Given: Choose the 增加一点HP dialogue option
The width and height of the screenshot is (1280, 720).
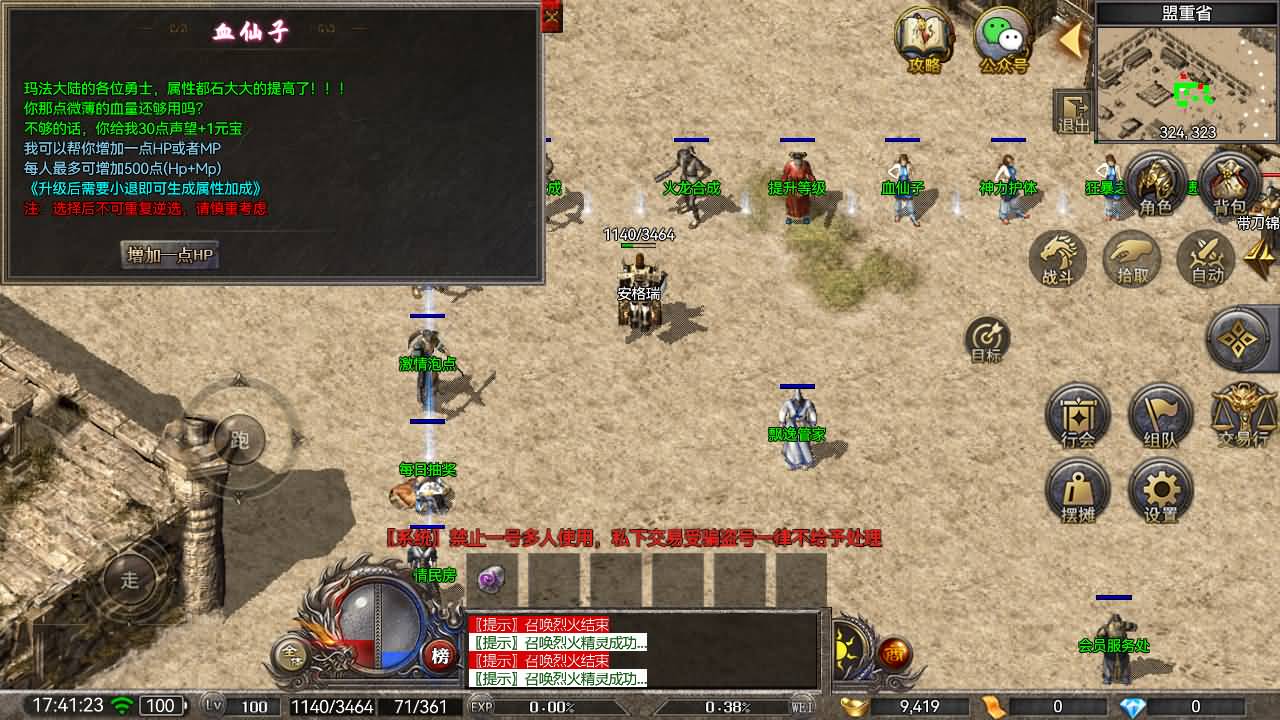Looking at the screenshot, I should pos(170,255).
